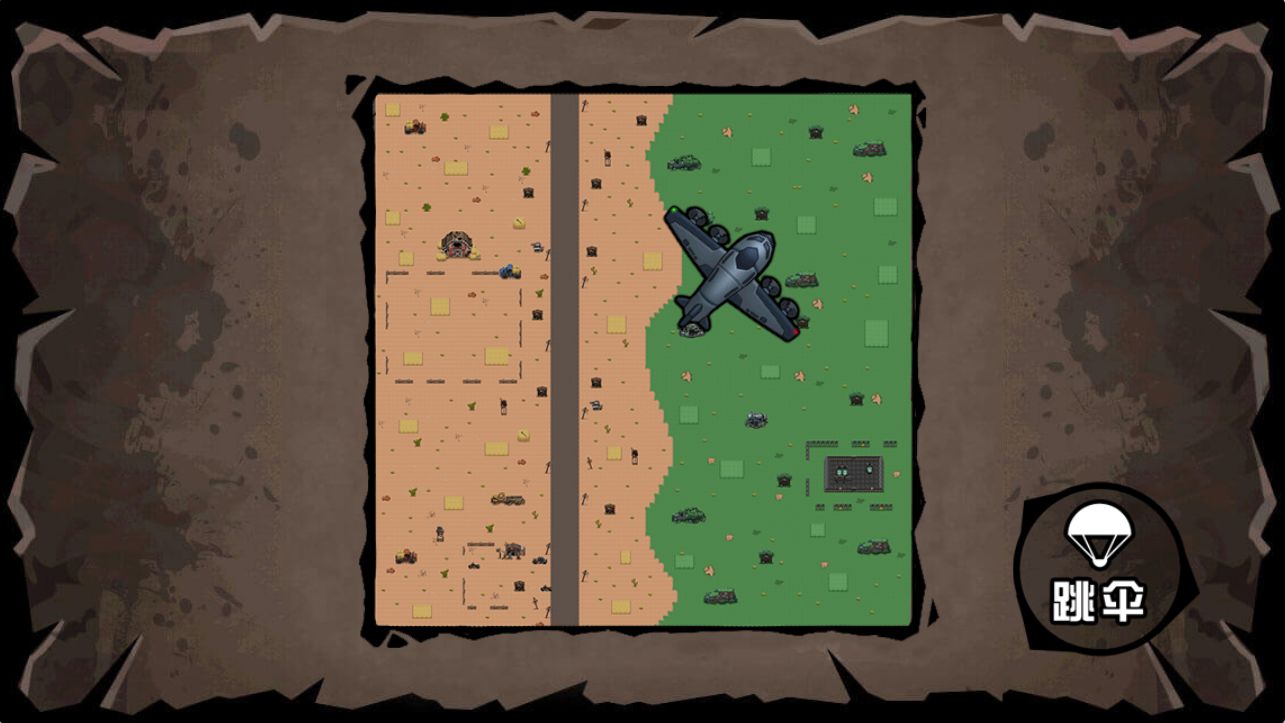Click the crashed helicopter wreck near the plane
Image resolution: width=1285 pixels, height=723 pixels.
tap(691, 328)
